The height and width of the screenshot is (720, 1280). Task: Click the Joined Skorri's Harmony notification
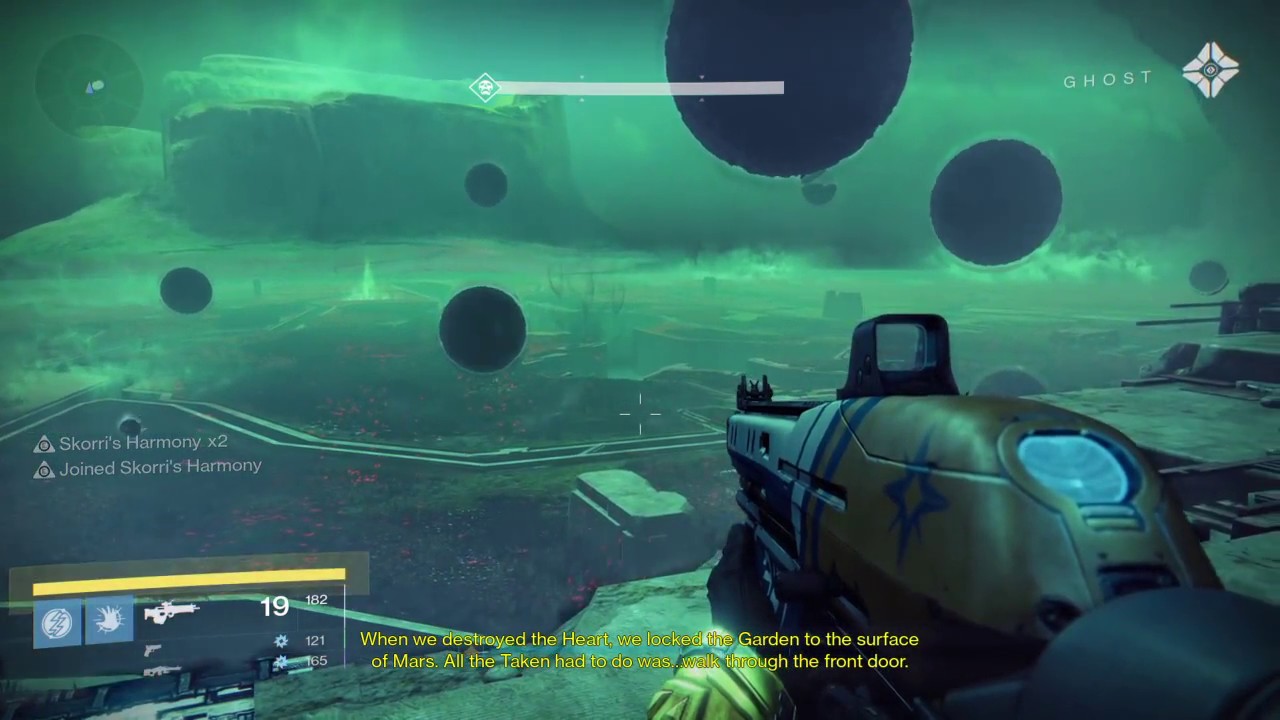point(148,467)
